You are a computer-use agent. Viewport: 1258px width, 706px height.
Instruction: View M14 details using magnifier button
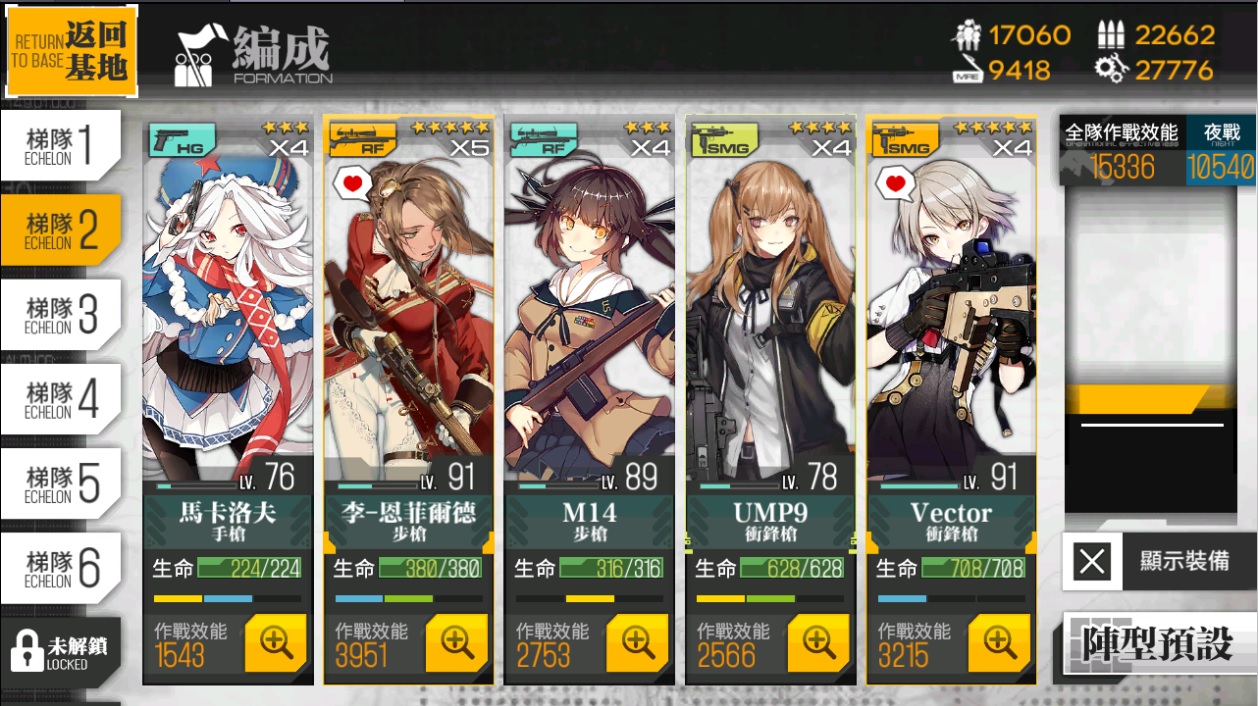(x=638, y=643)
